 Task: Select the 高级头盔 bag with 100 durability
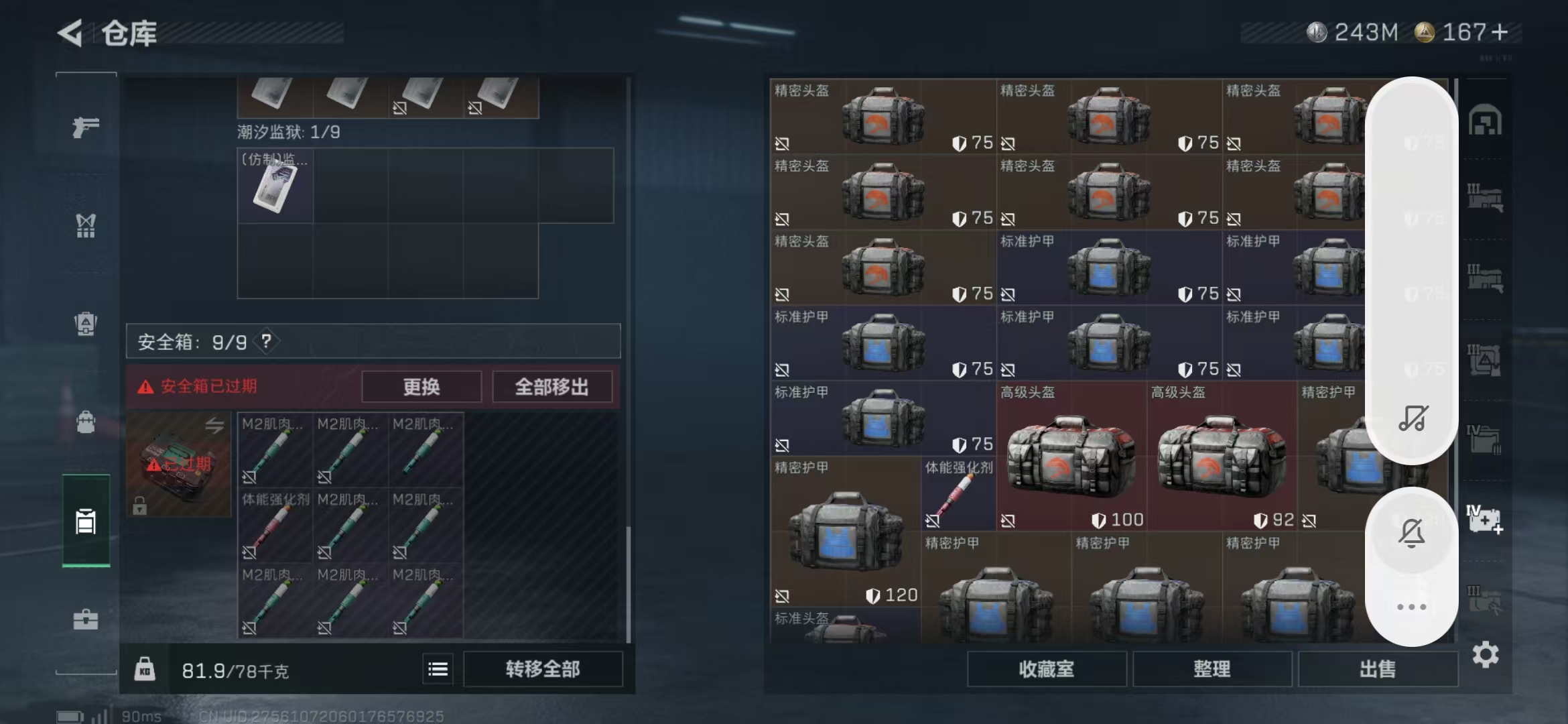(1071, 456)
